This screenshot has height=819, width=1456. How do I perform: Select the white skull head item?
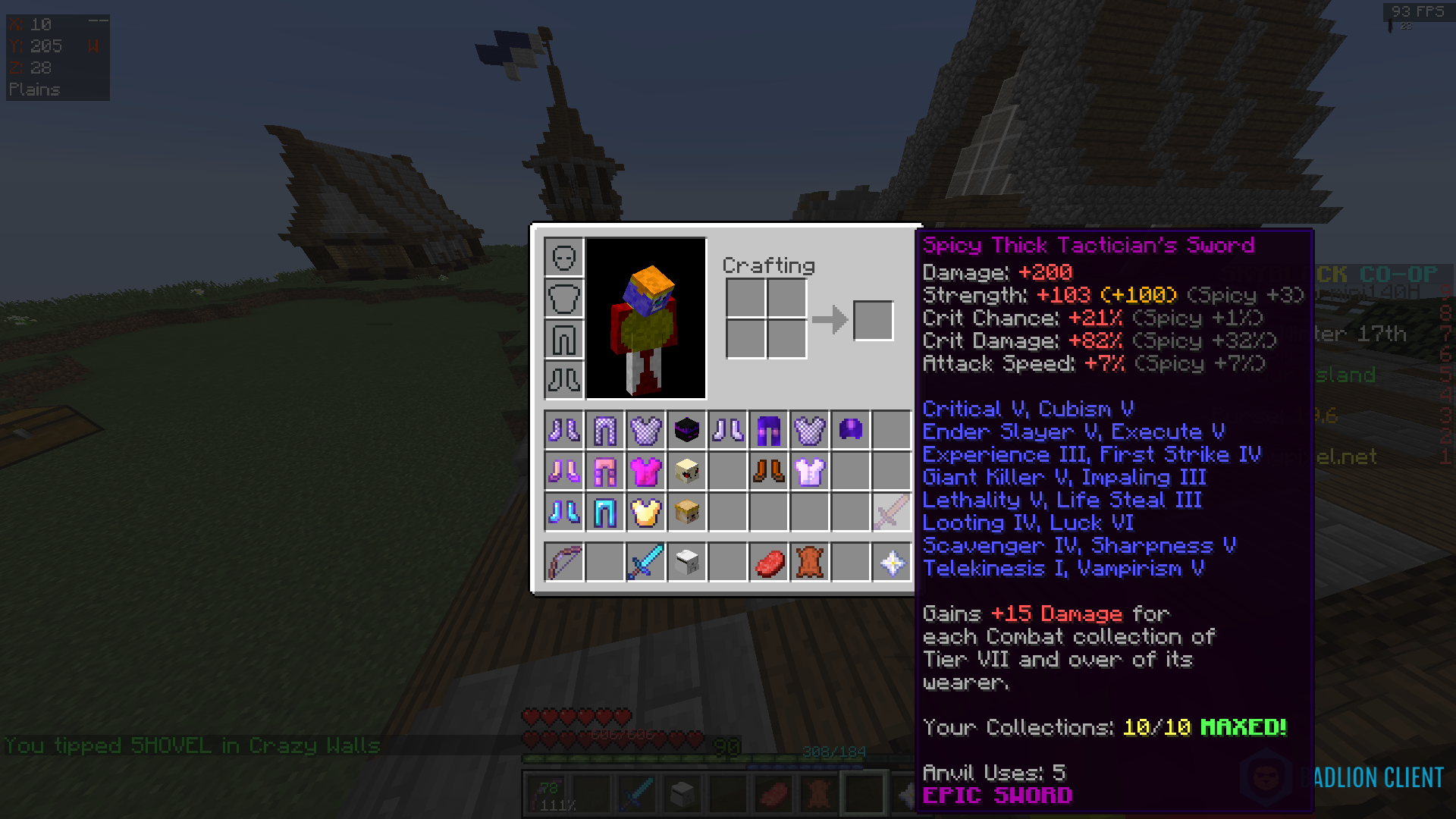(x=686, y=561)
